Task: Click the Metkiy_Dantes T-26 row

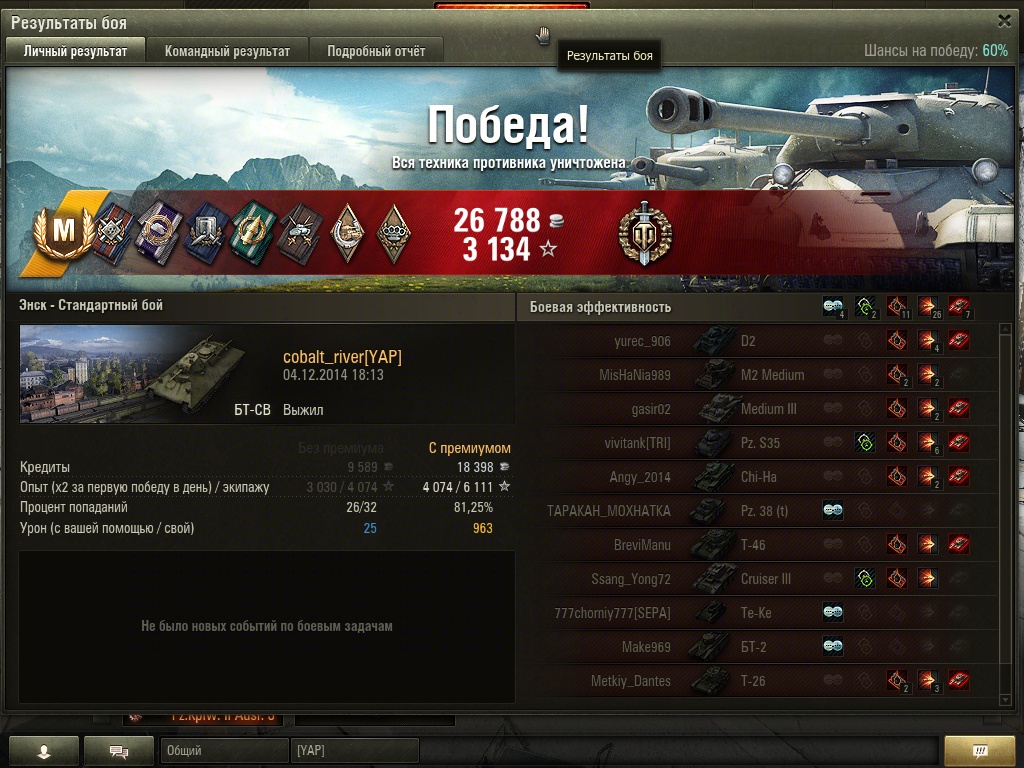Action: (x=760, y=682)
